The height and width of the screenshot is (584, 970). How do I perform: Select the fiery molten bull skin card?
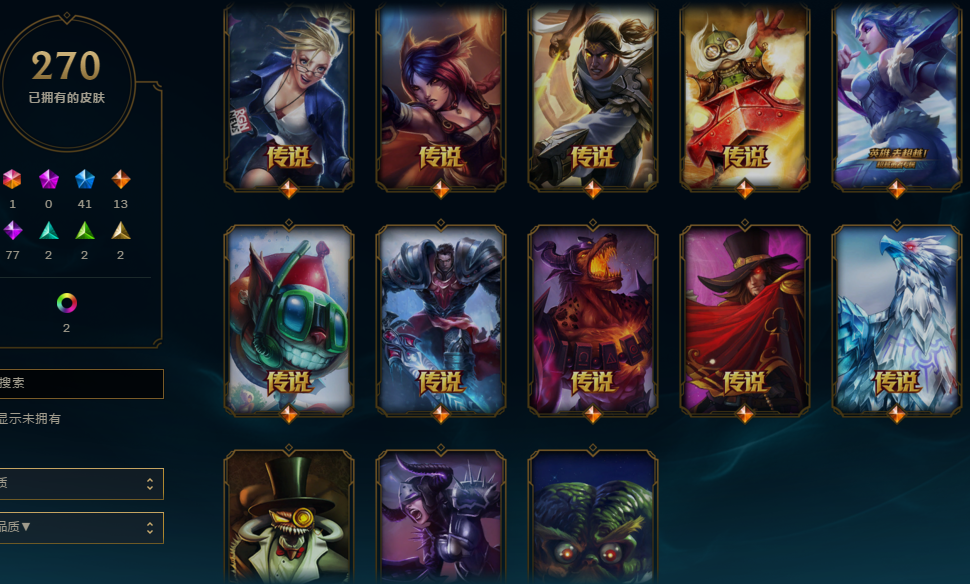point(593,318)
